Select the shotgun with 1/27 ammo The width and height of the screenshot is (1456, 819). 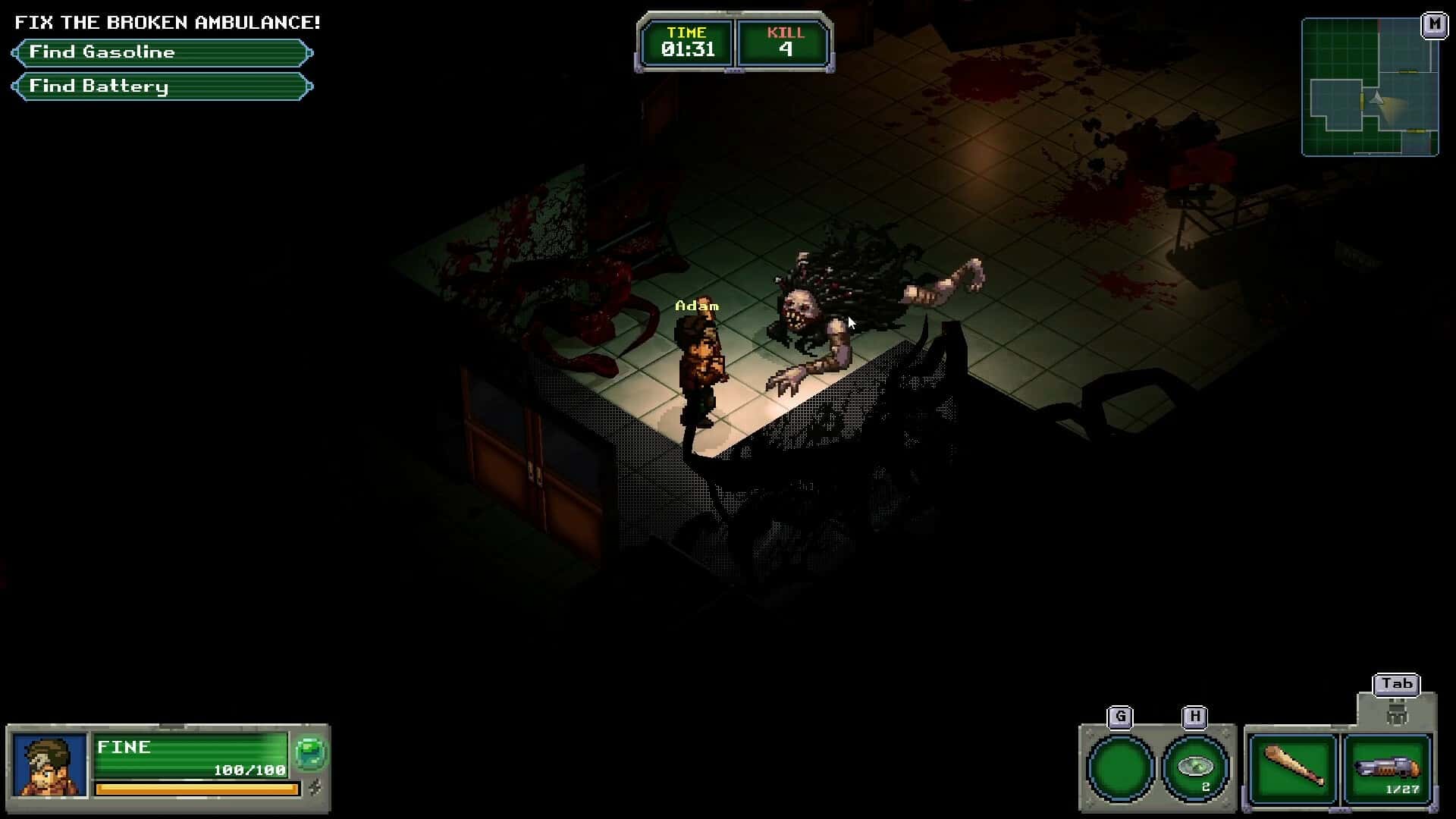pyautogui.click(x=1386, y=769)
